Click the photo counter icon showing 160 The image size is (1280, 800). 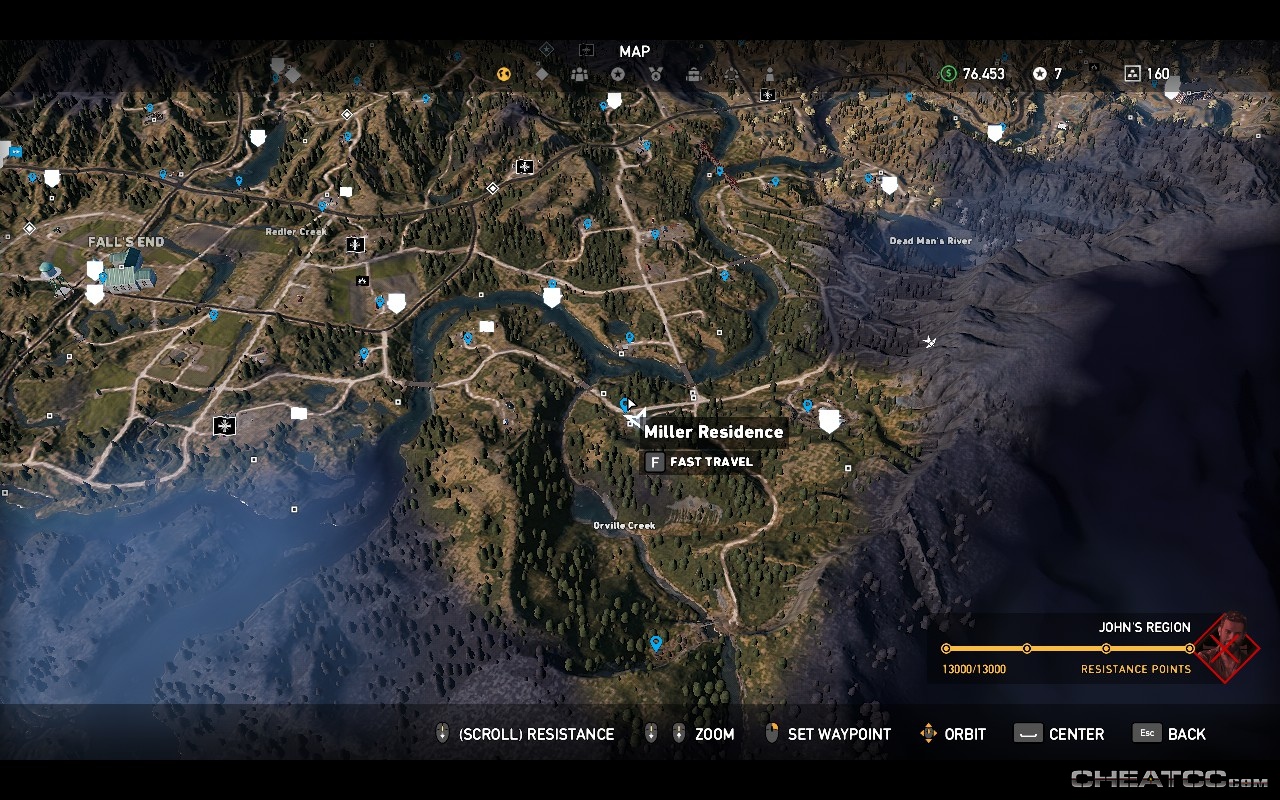pyautogui.click(x=1133, y=74)
